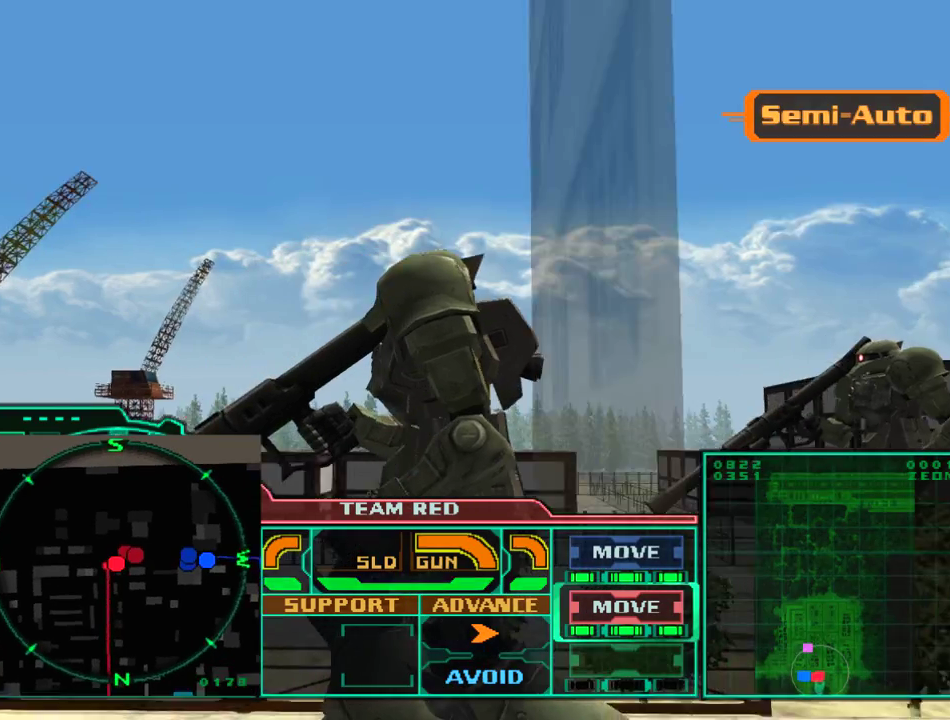Screen dimensions: 950x720
Task: Toggle the Semi-Auto control mode
Action: (846, 116)
